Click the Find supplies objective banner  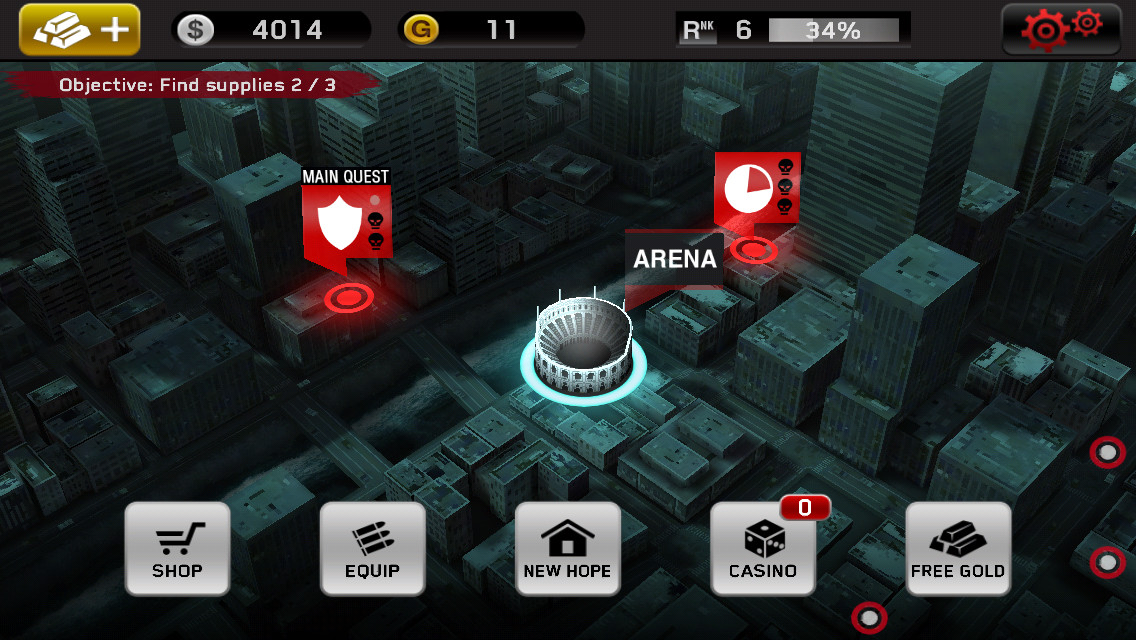197,85
